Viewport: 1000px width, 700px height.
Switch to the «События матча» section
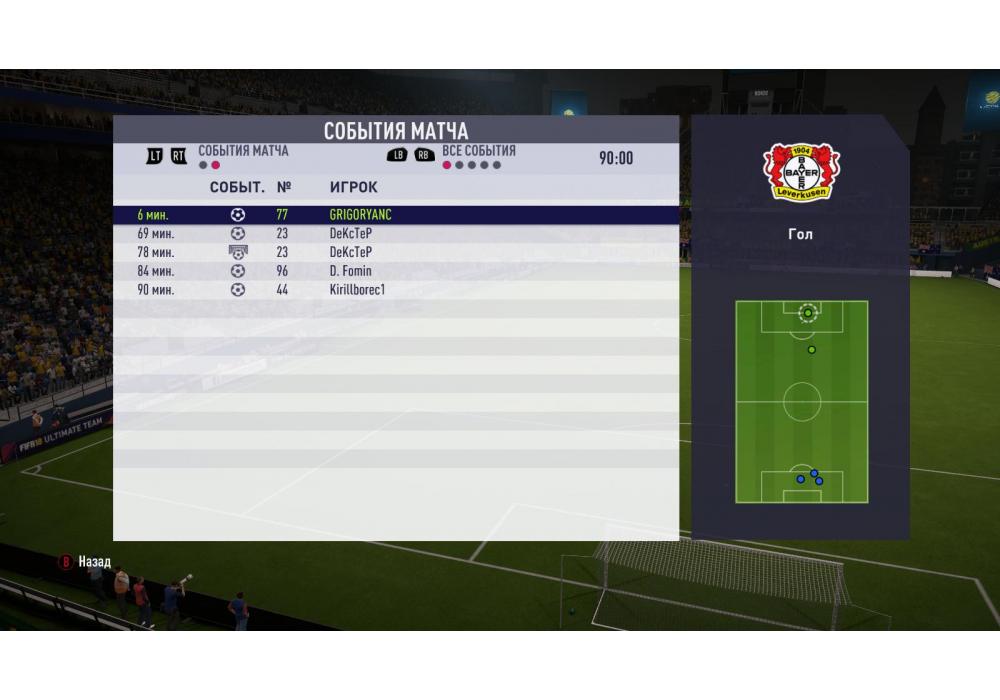(x=242, y=151)
